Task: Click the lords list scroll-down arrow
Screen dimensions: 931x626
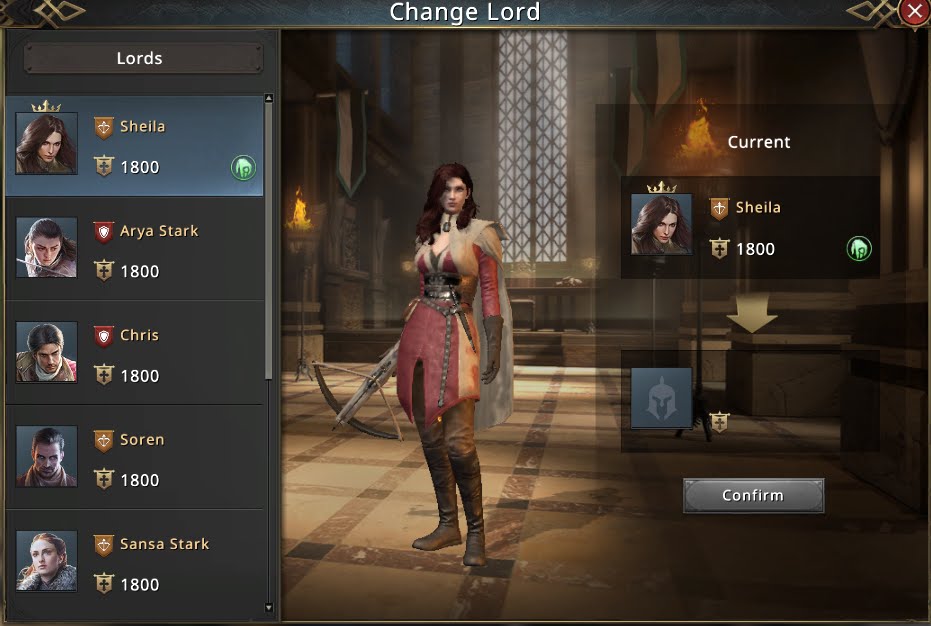Action: (x=268, y=606)
